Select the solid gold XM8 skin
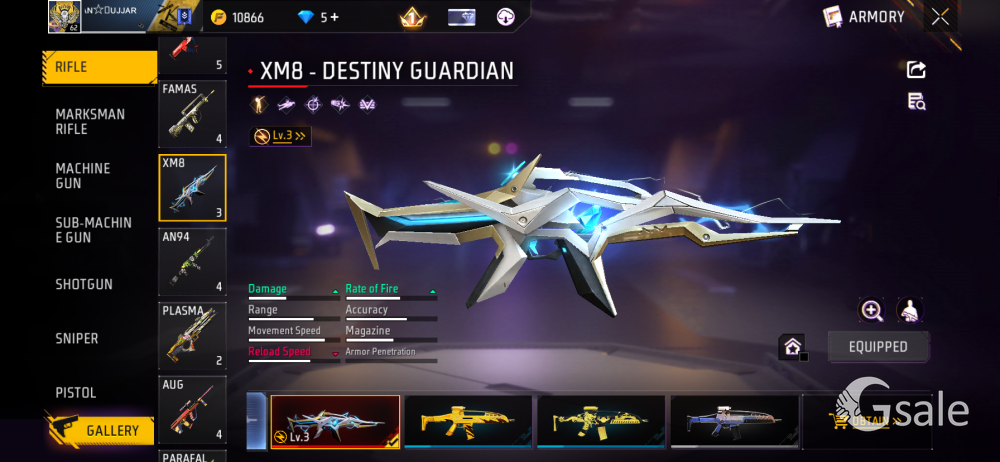Screen dimensions: 1000x462 click(x=467, y=422)
